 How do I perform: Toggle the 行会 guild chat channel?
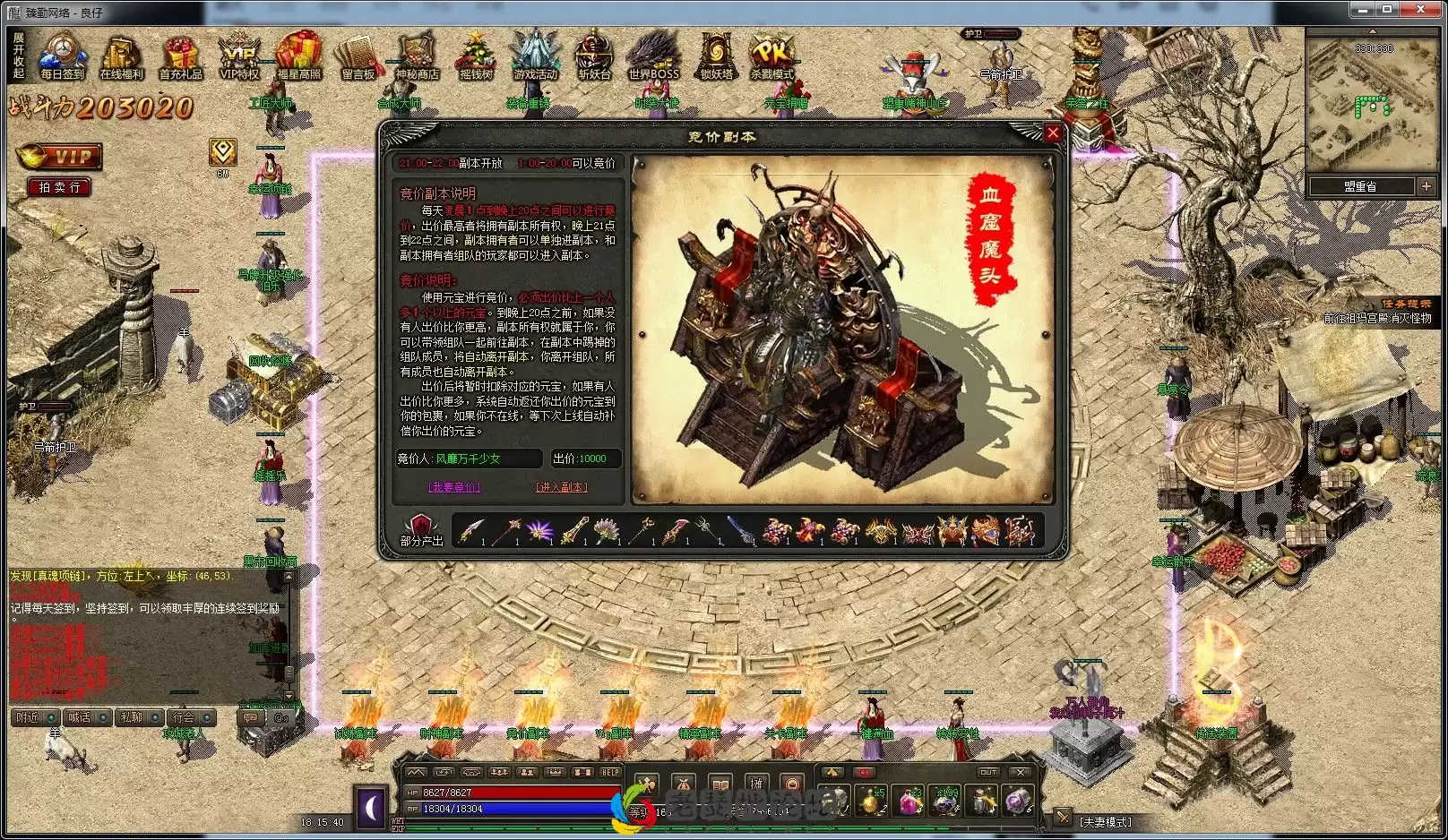[191, 718]
